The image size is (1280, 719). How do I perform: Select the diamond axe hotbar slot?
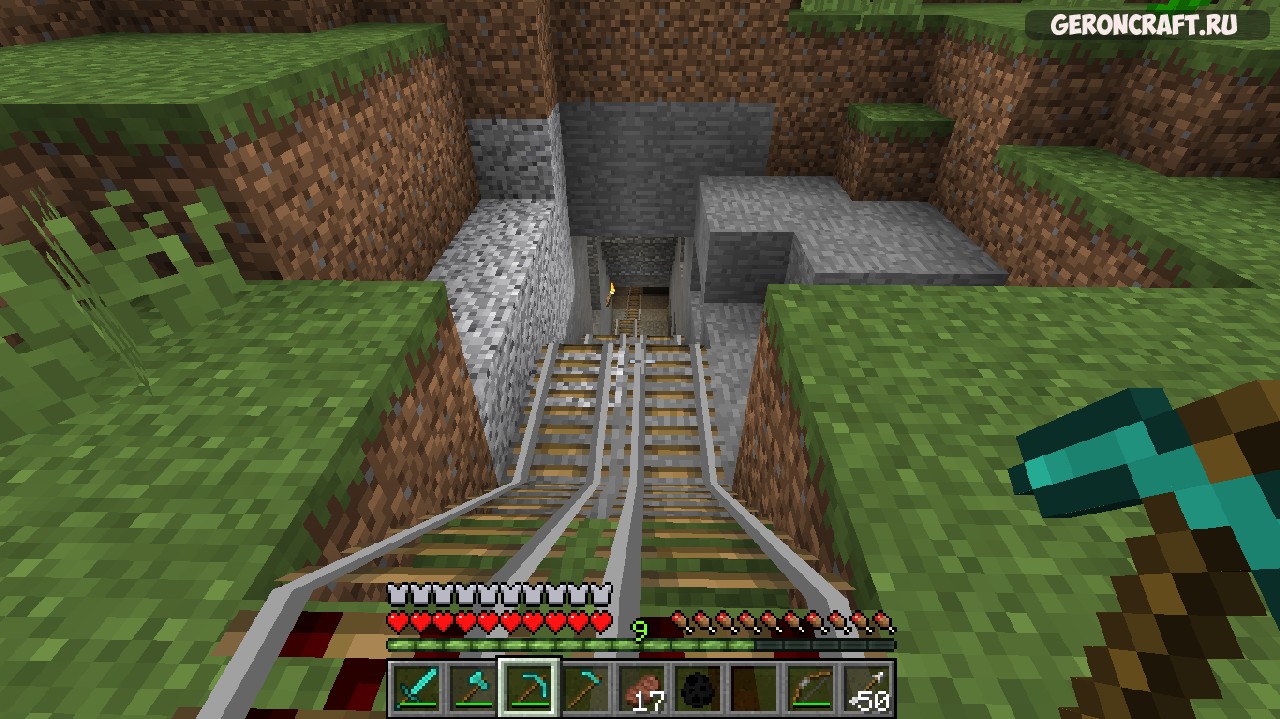coord(471,687)
